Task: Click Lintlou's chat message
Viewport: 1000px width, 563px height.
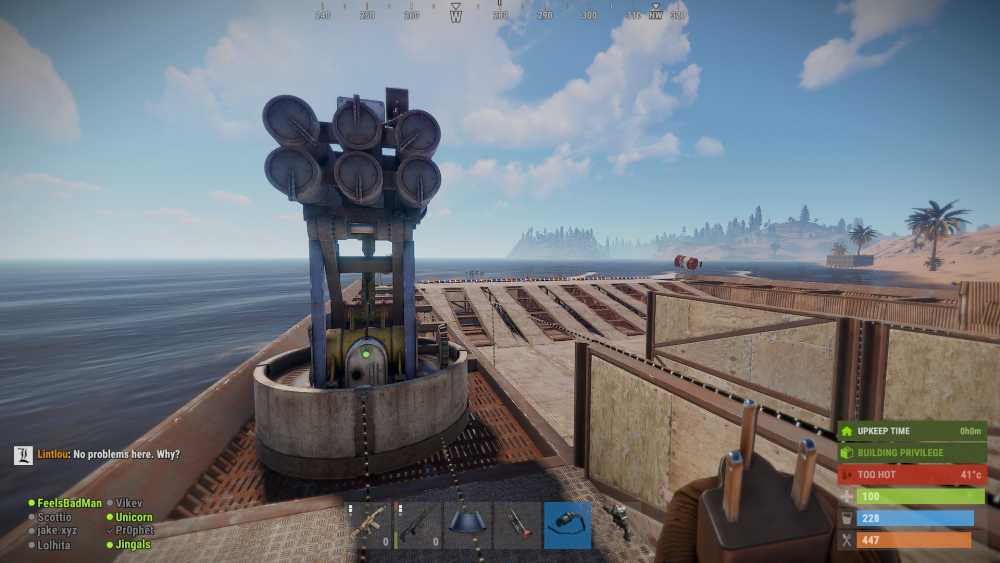Action: (109, 454)
